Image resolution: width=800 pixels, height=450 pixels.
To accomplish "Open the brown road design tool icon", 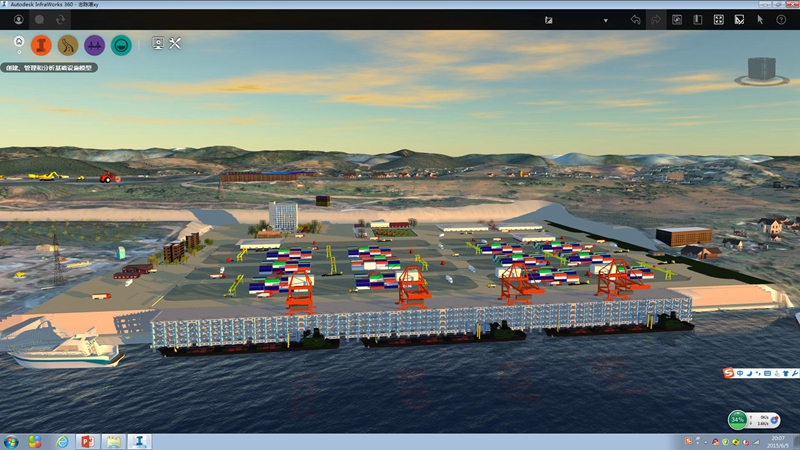I will tap(68, 44).
